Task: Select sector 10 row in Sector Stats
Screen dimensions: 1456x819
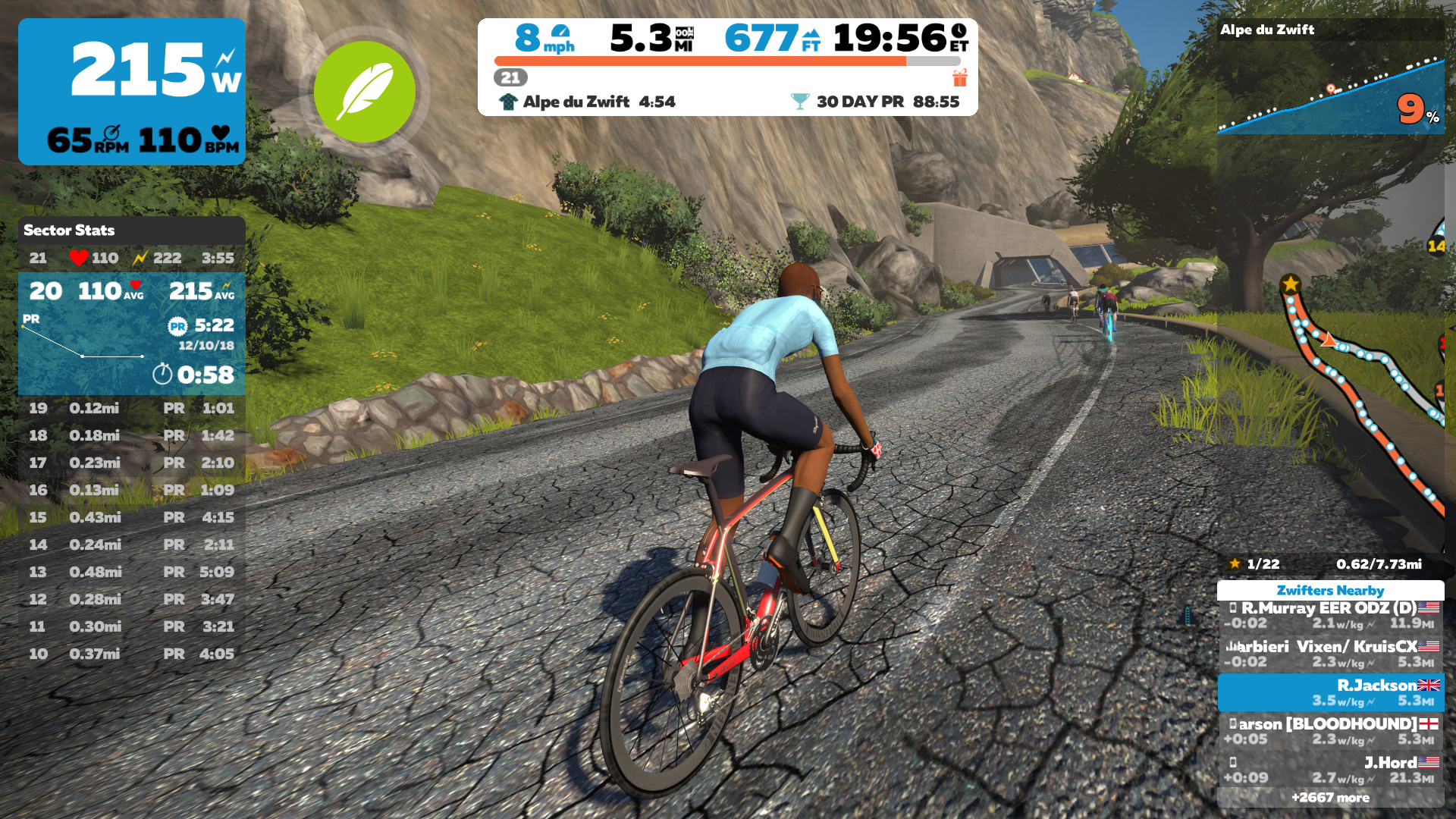Action: 131,654
